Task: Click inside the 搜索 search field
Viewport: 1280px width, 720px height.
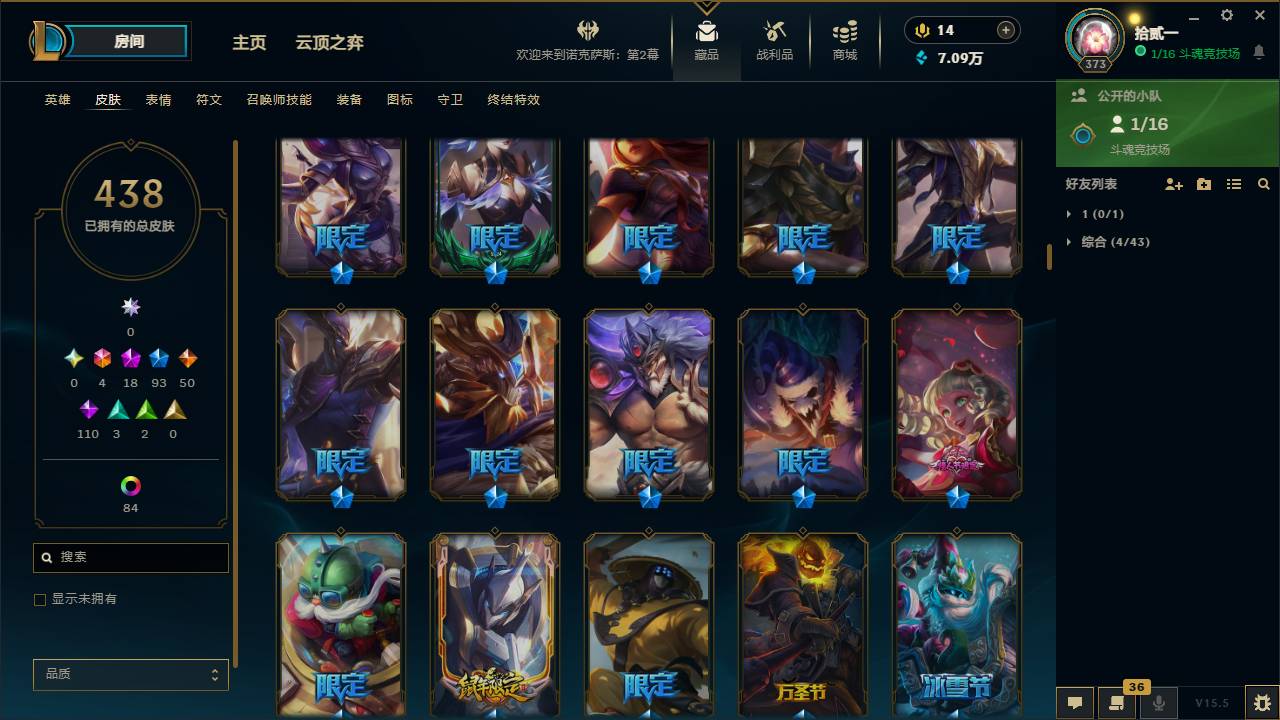Action: [130, 557]
